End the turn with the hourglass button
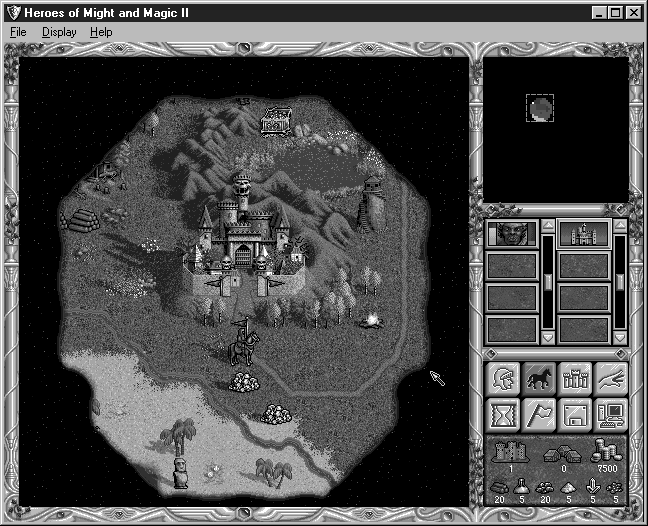The image size is (648, 526). (x=503, y=414)
